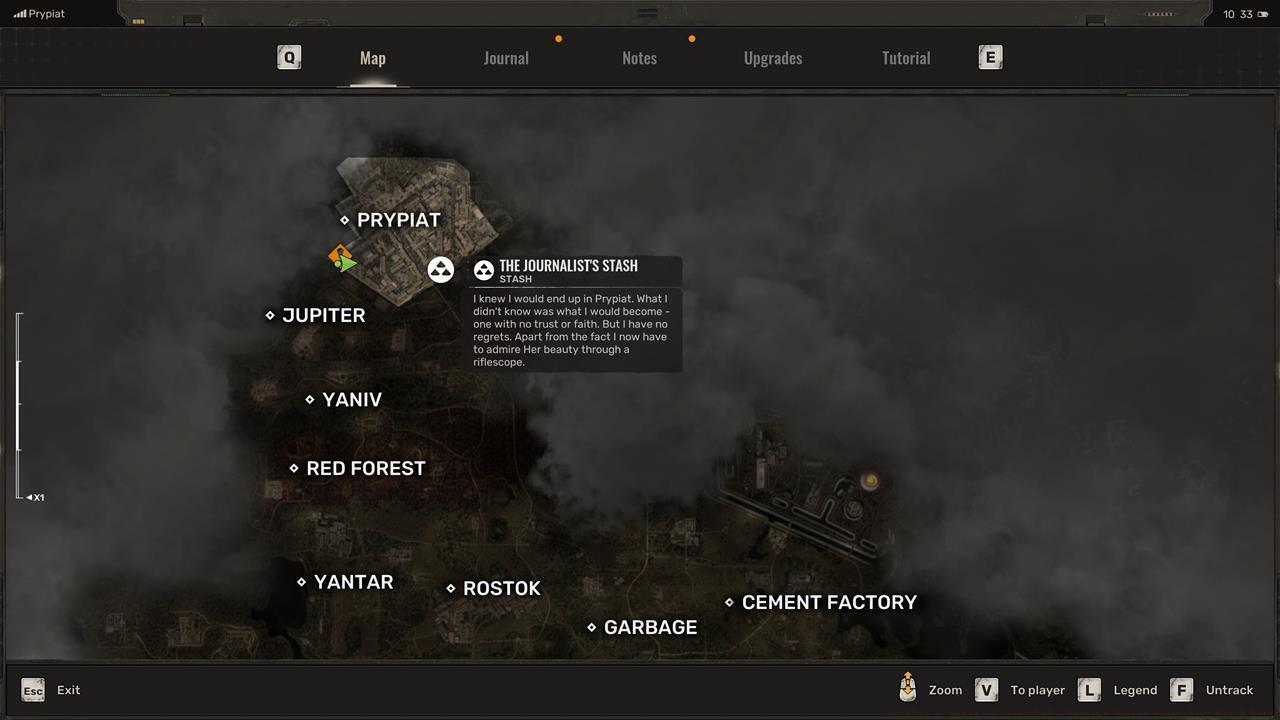Select the Red Forest map label
1280x720 pixels.
coord(366,467)
